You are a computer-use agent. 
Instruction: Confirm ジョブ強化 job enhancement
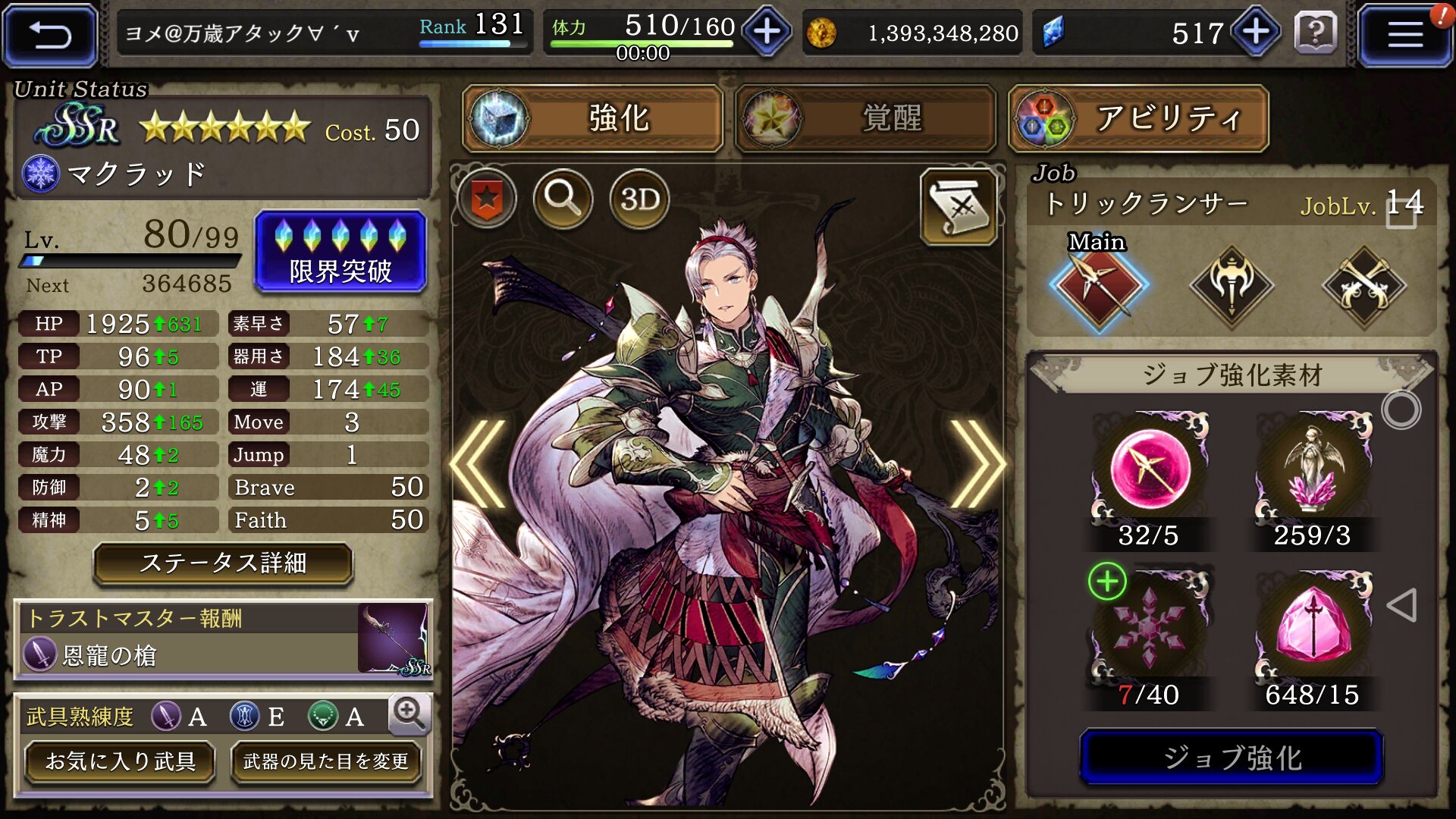pyautogui.click(x=1232, y=757)
